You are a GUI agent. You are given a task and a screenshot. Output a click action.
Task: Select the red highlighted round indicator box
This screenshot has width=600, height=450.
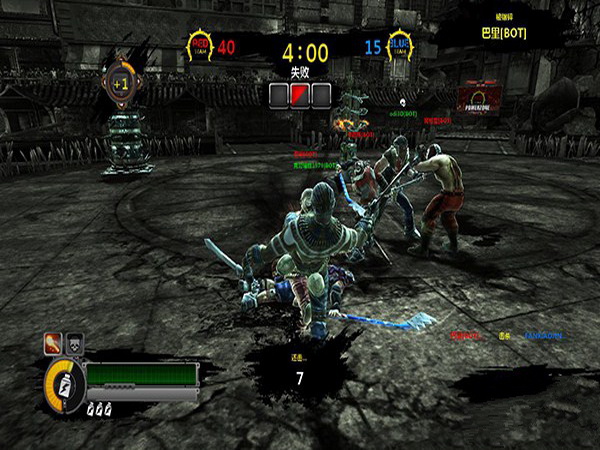299,94
